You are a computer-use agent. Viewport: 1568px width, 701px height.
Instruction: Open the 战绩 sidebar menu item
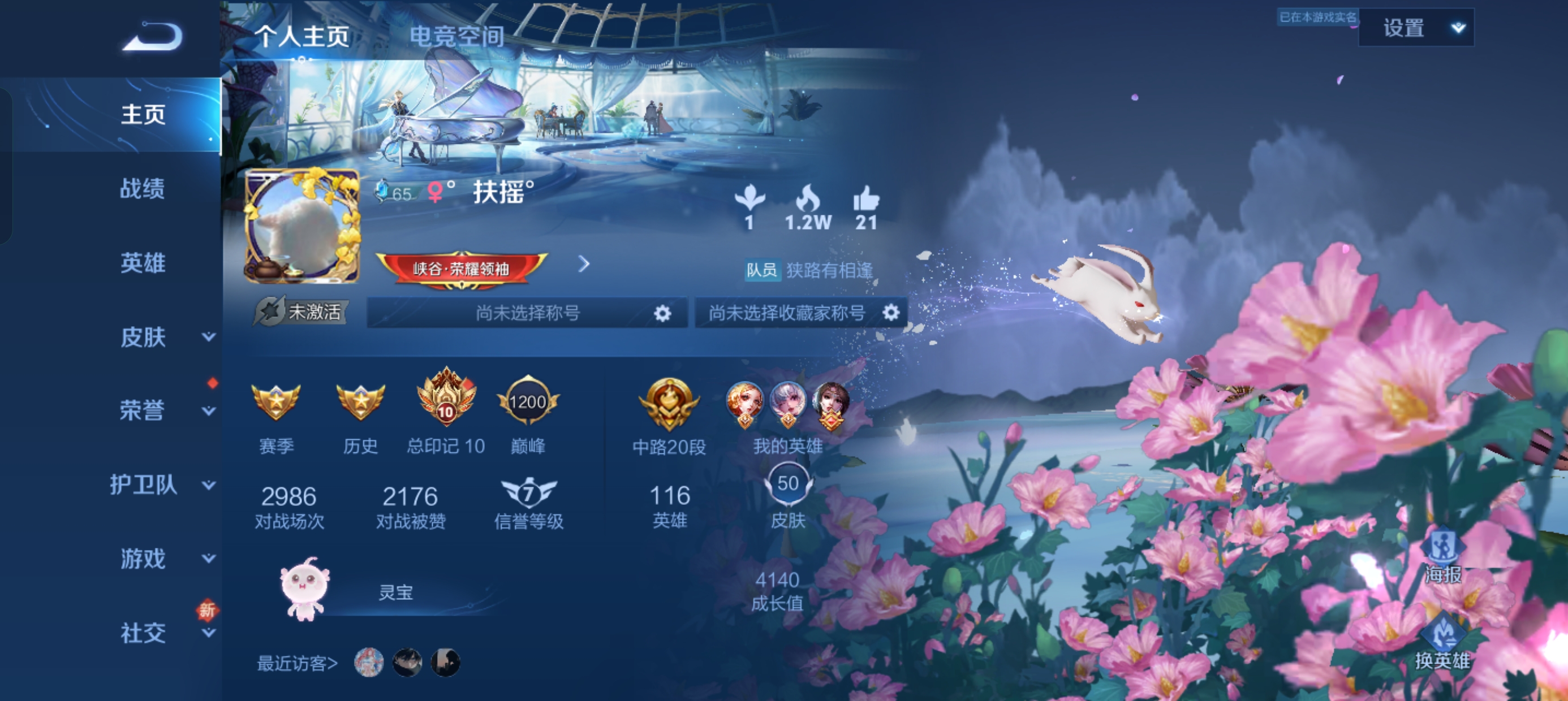(142, 188)
